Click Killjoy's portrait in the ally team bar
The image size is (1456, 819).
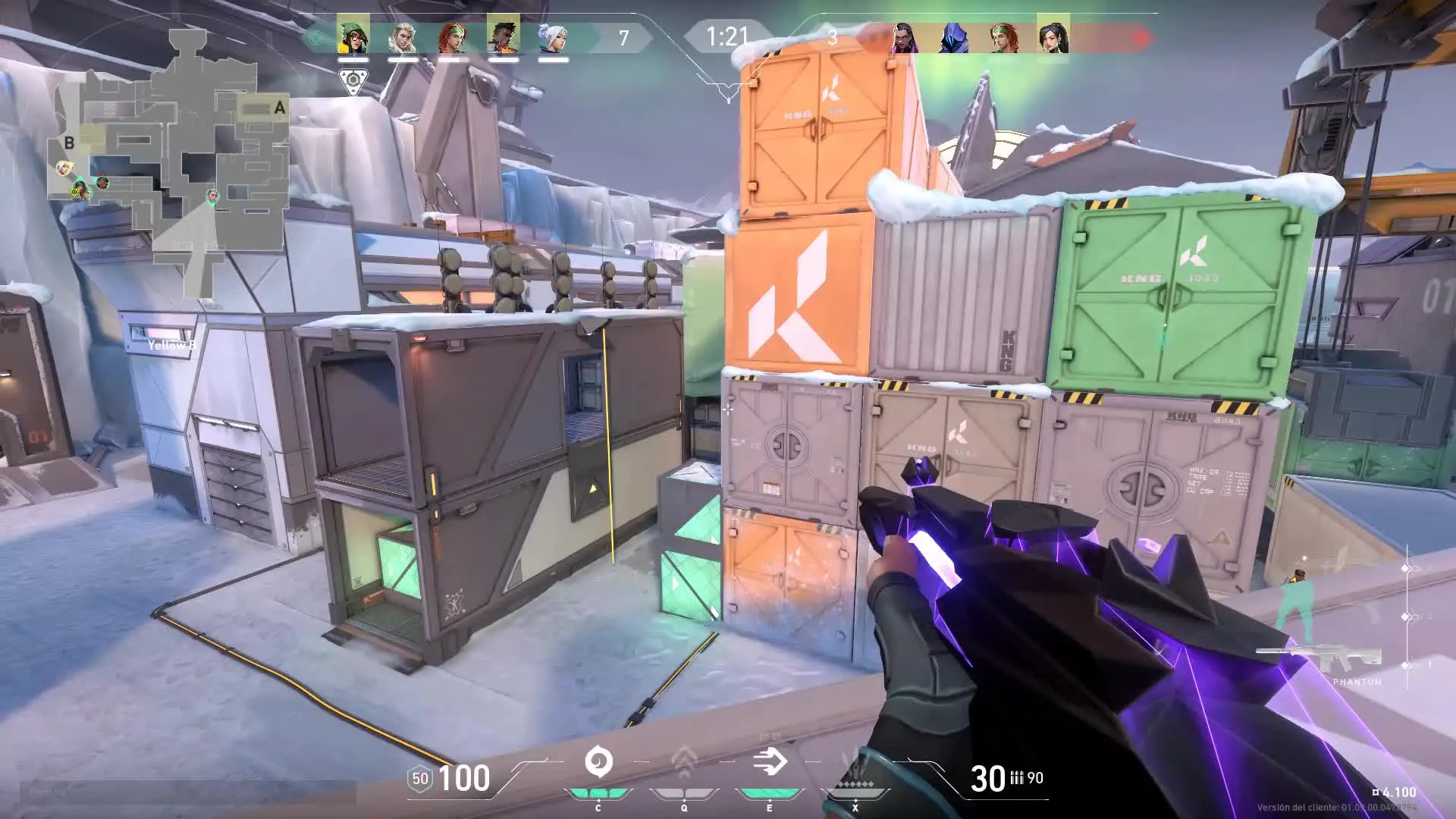pyautogui.click(x=353, y=36)
